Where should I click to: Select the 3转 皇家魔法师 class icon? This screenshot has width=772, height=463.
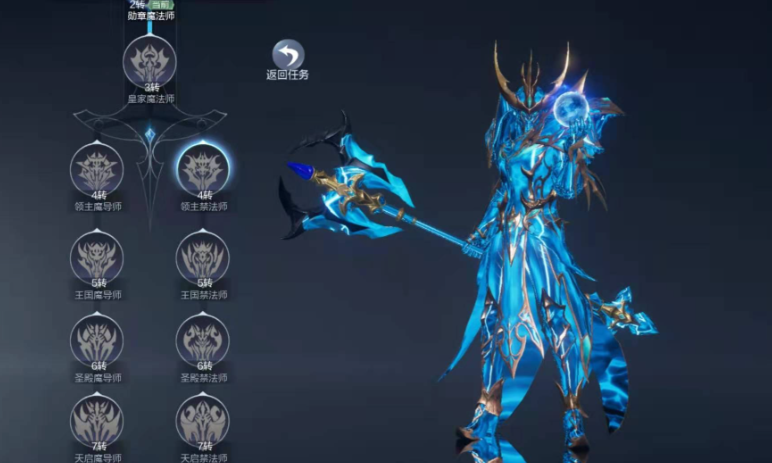click(149, 62)
